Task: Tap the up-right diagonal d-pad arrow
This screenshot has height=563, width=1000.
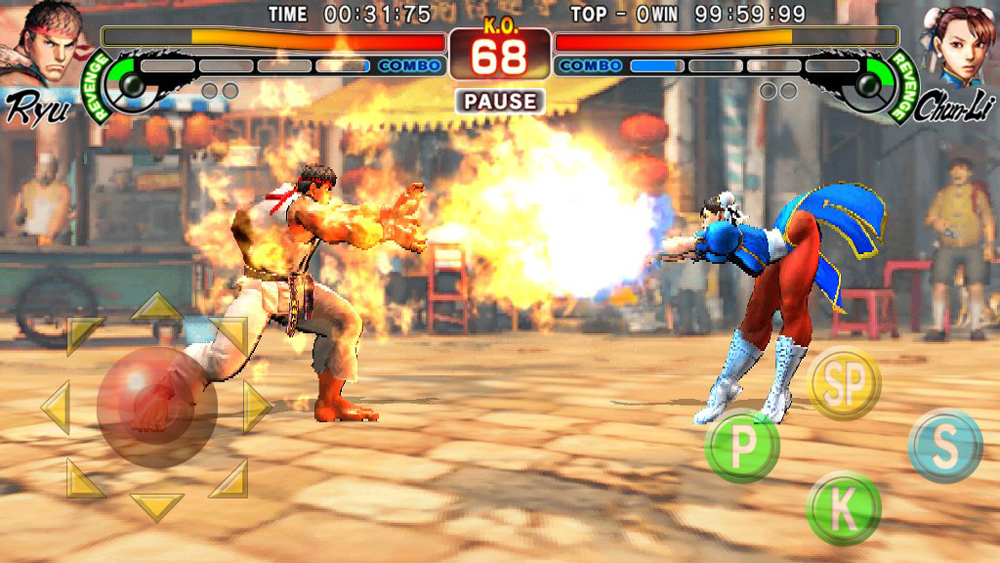Action: 231,335
